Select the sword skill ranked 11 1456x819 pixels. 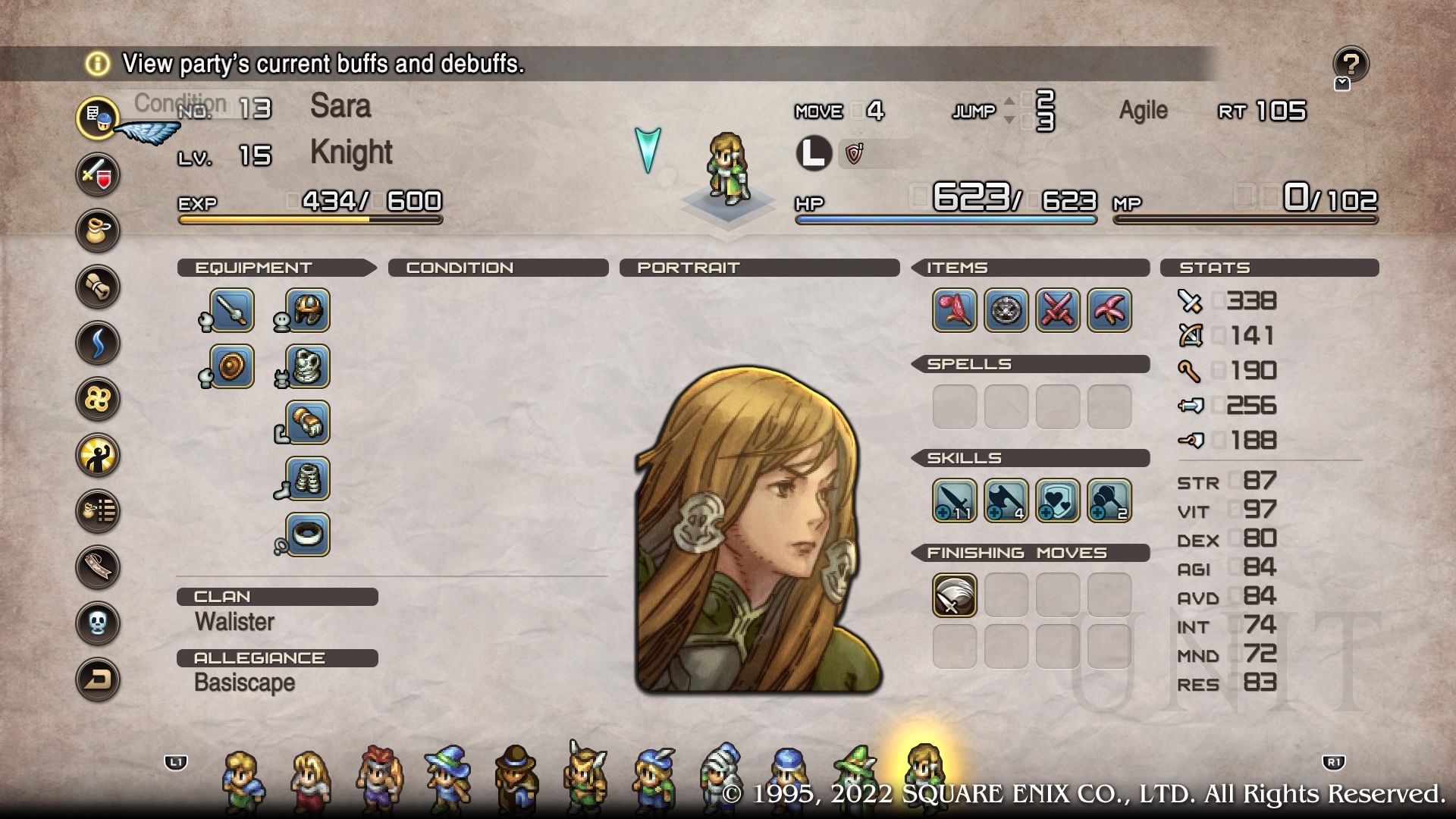click(x=955, y=500)
